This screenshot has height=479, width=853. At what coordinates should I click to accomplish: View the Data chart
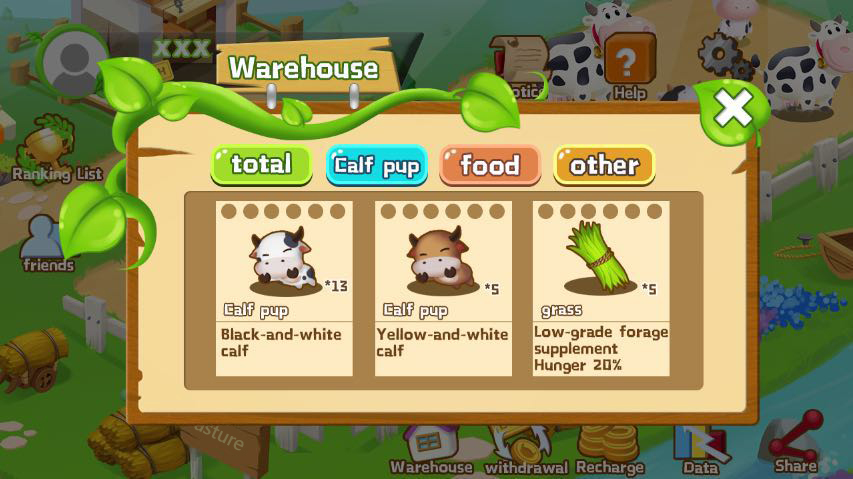[700, 449]
